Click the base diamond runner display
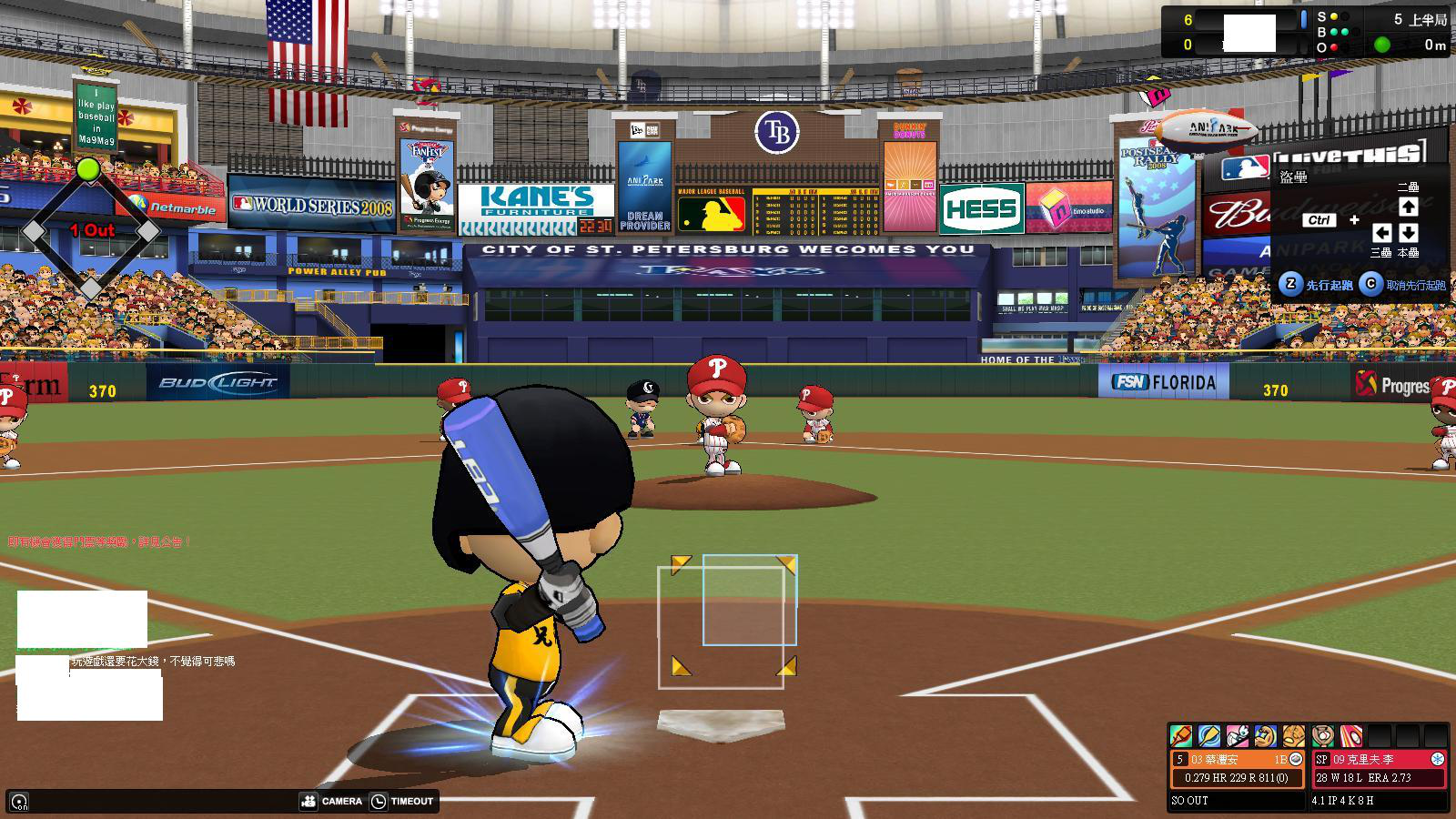Image resolution: width=1456 pixels, height=819 pixels. point(89,232)
